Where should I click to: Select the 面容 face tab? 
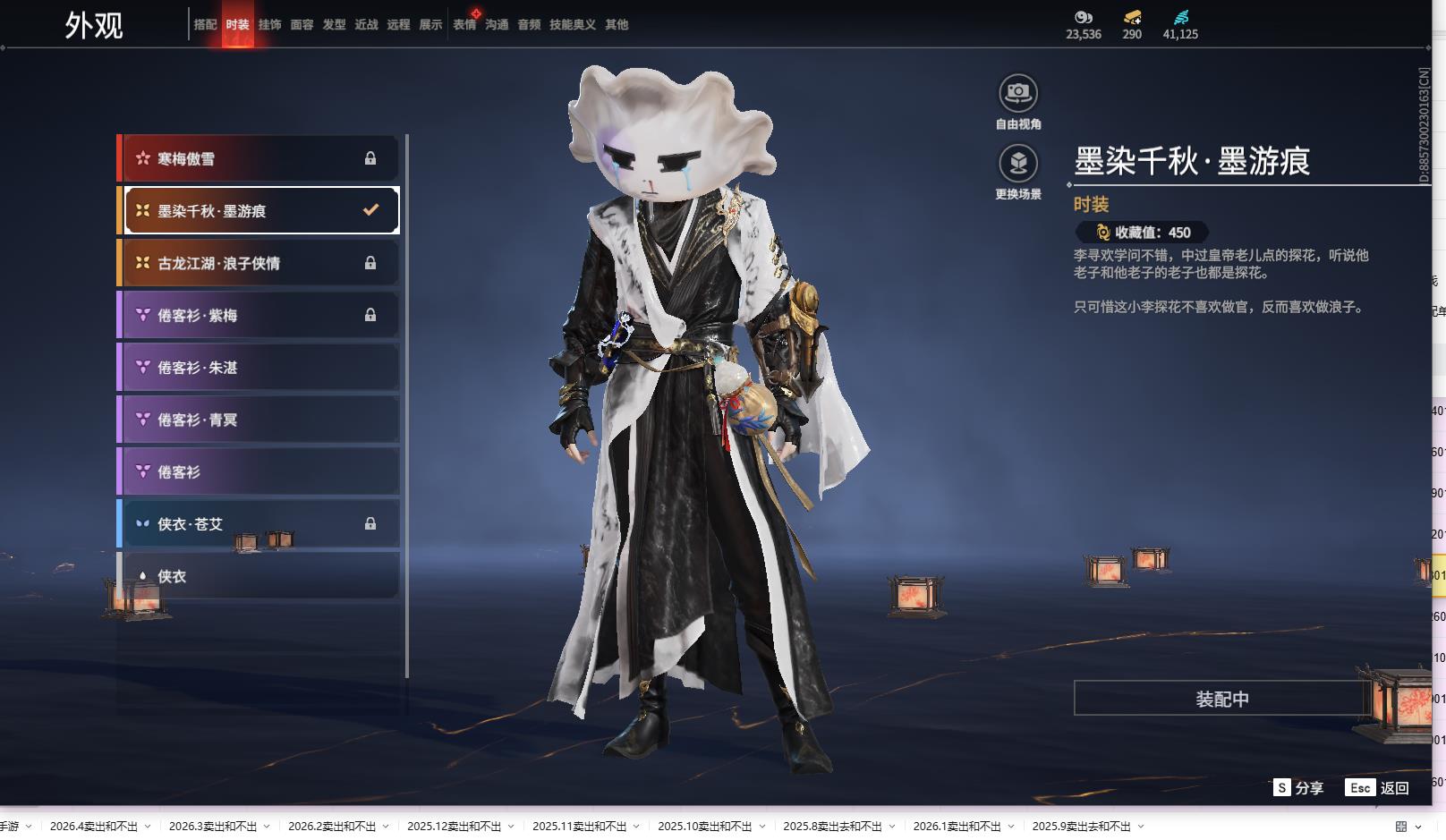coord(302,25)
